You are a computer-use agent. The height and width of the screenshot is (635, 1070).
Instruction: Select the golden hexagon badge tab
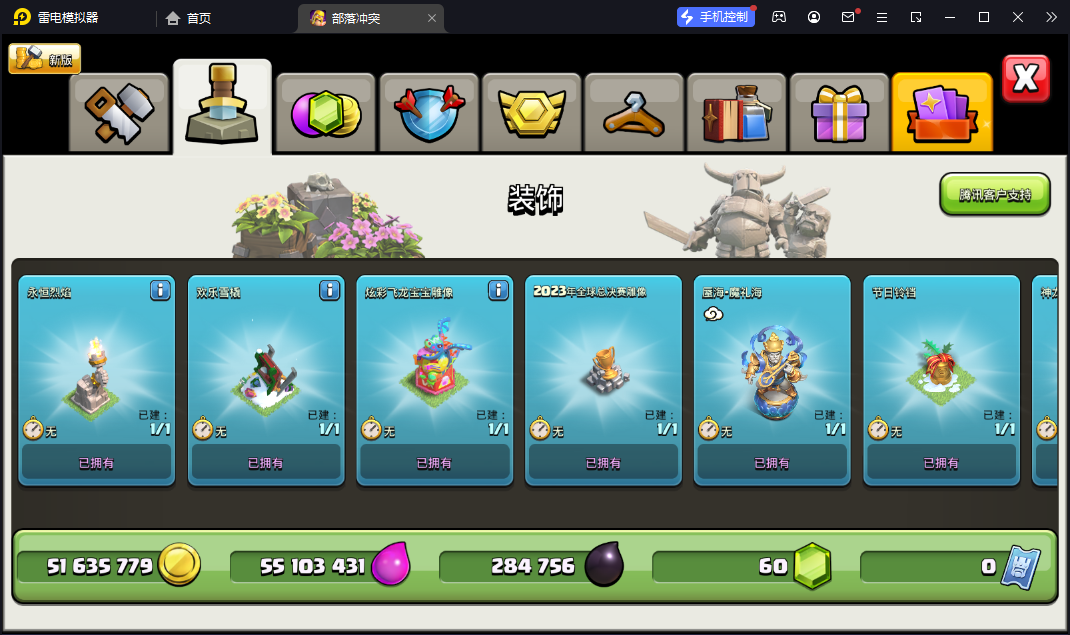[531, 113]
